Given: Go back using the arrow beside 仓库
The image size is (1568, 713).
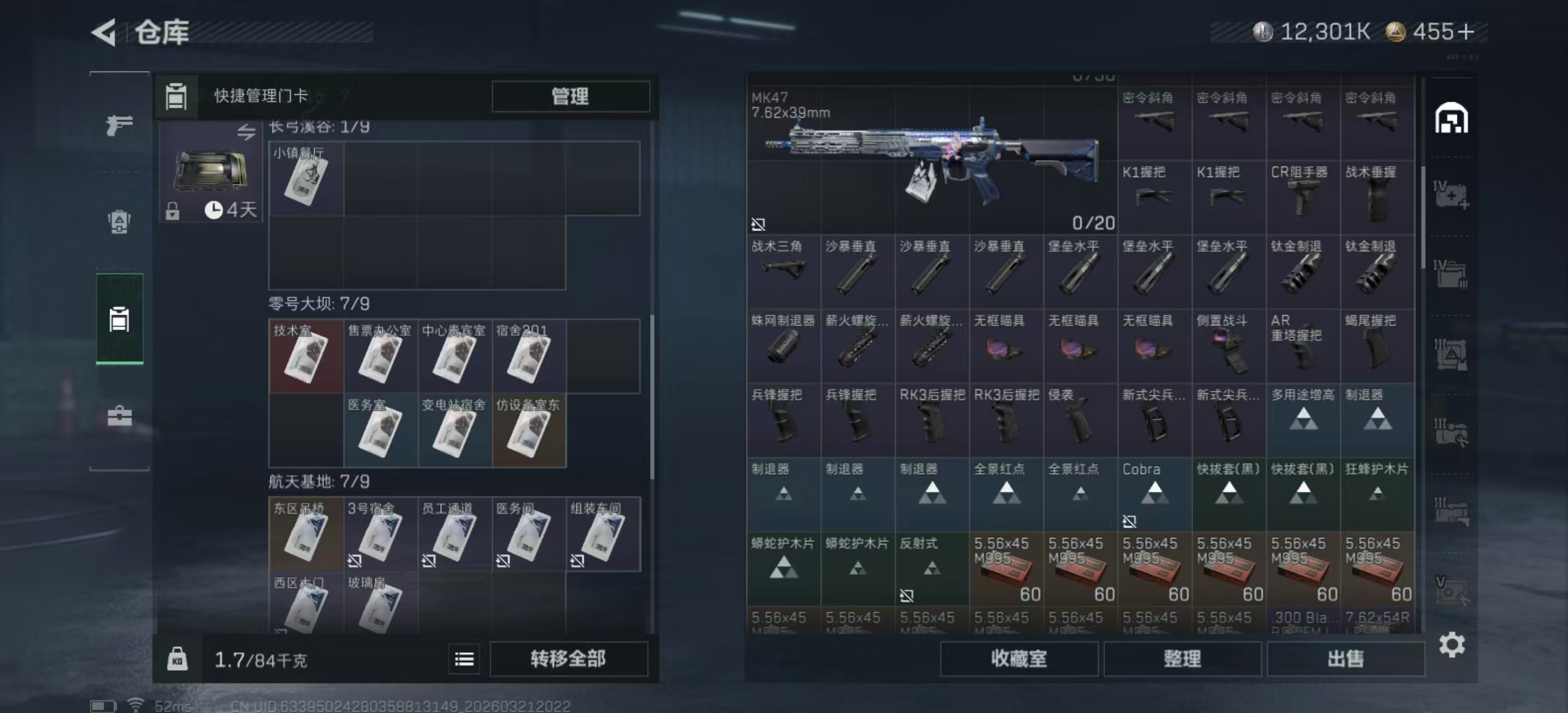Looking at the screenshot, I should 104,32.
